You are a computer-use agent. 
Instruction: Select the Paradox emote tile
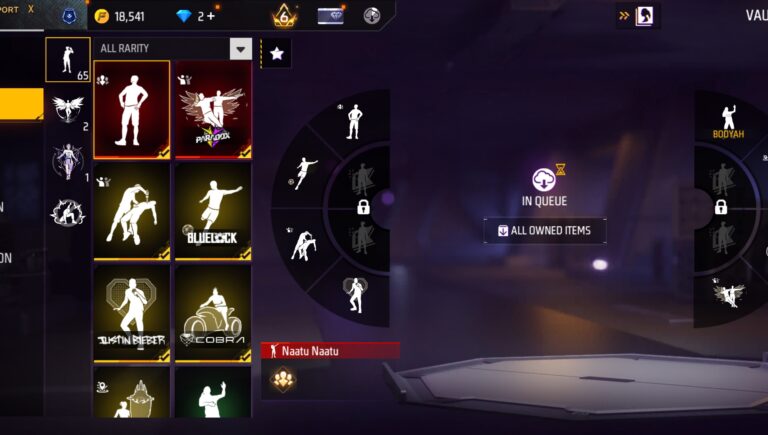point(213,109)
